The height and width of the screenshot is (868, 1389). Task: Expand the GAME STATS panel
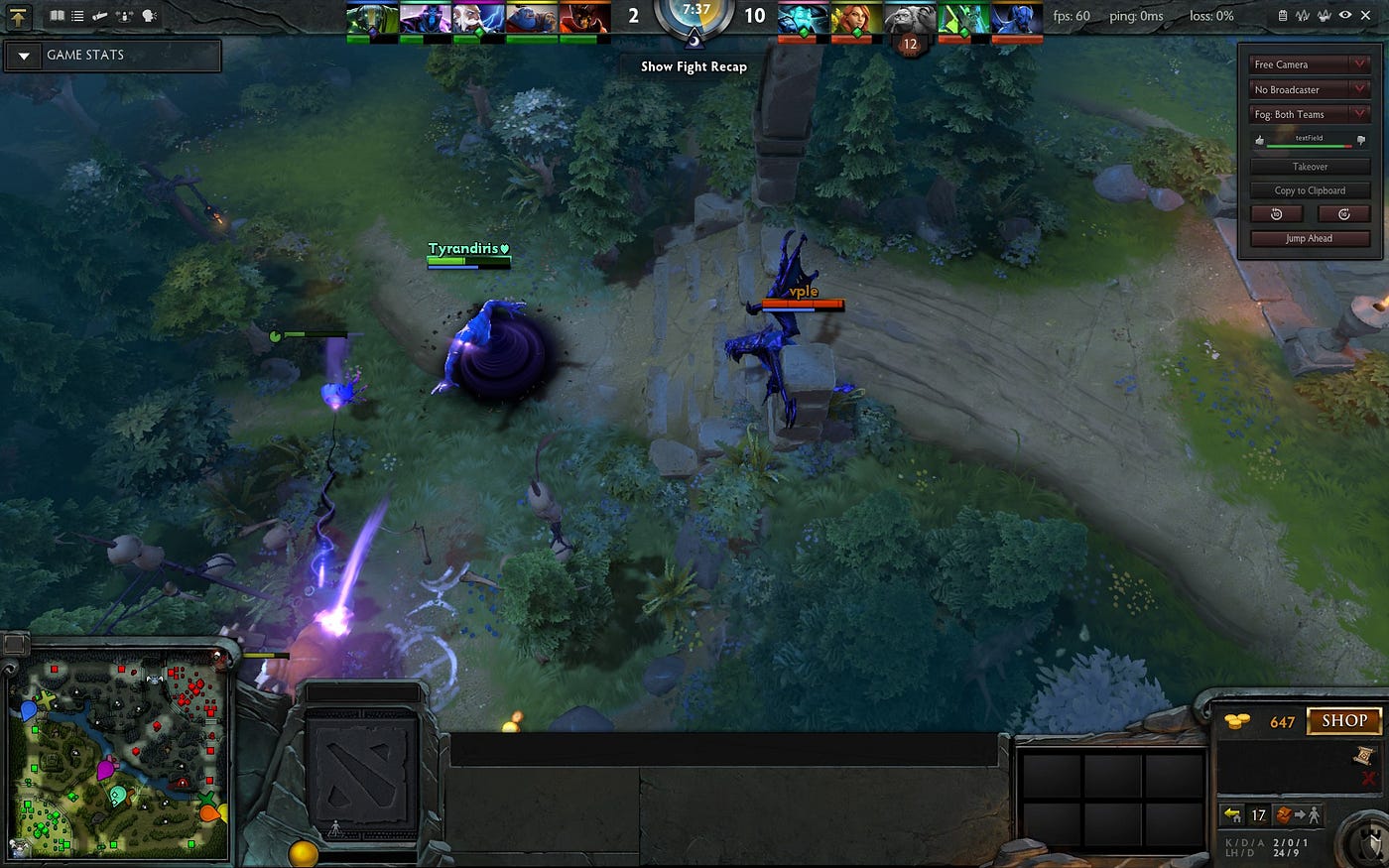pyautogui.click(x=23, y=56)
